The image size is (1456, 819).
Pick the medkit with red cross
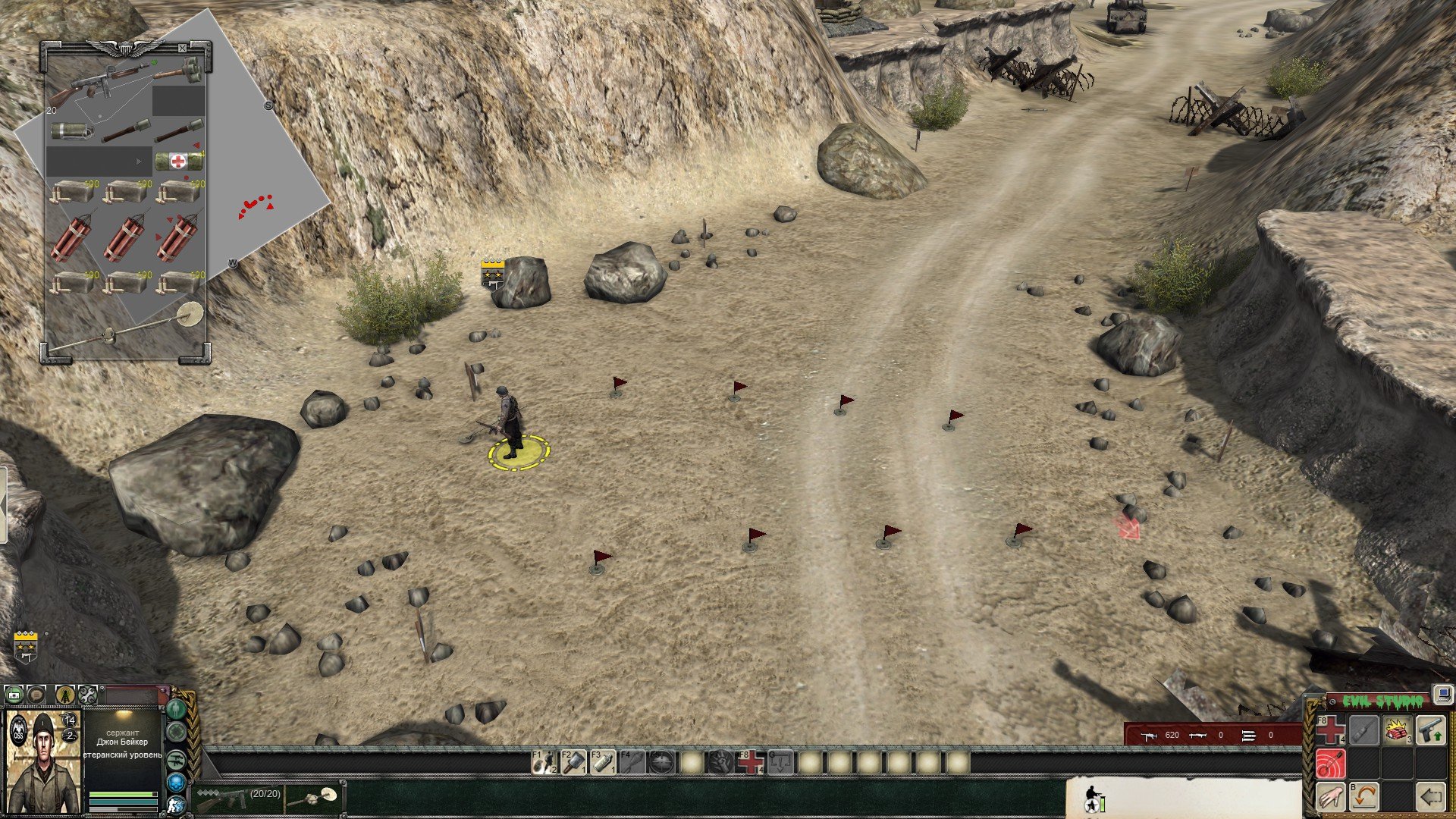[178, 161]
